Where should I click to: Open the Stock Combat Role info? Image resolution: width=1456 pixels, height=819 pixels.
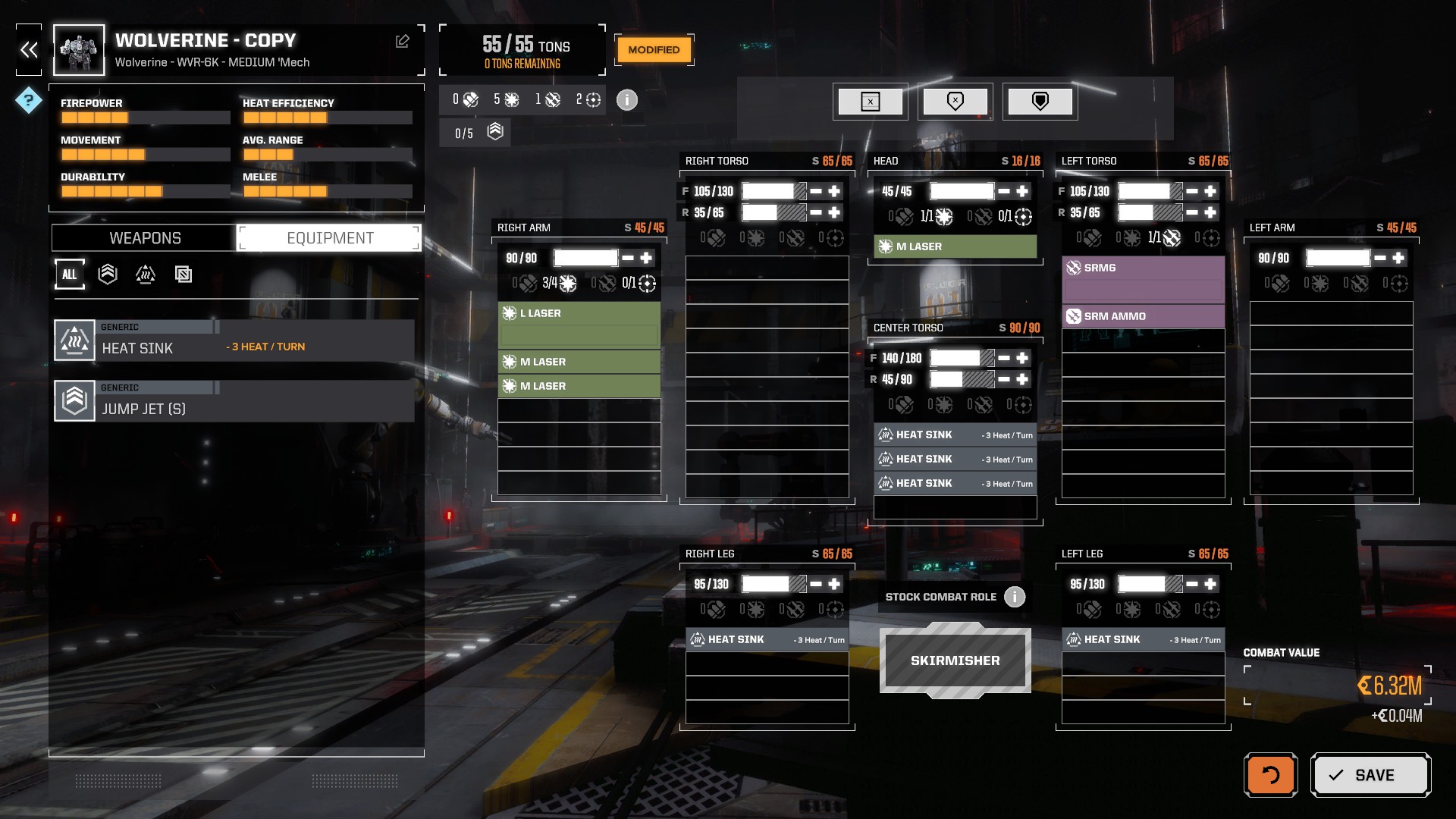coord(1014,597)
